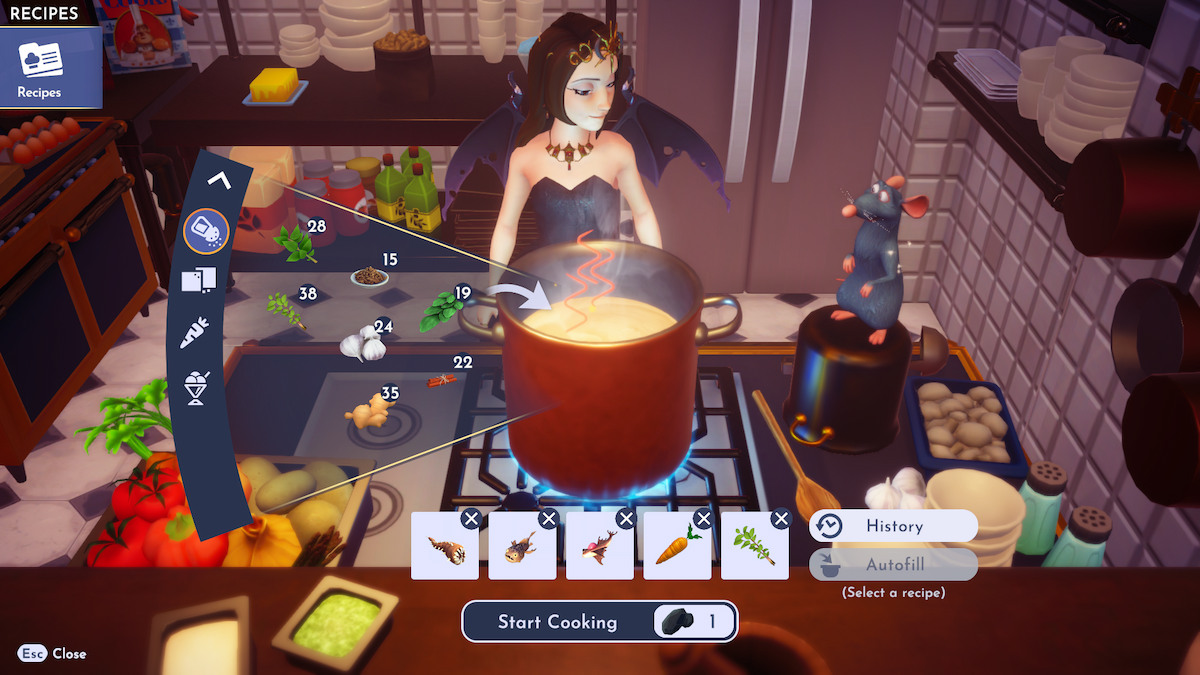Choose the bowl of brown spice with count 15
Screen dimensions: 1200x675
[369, 275]
